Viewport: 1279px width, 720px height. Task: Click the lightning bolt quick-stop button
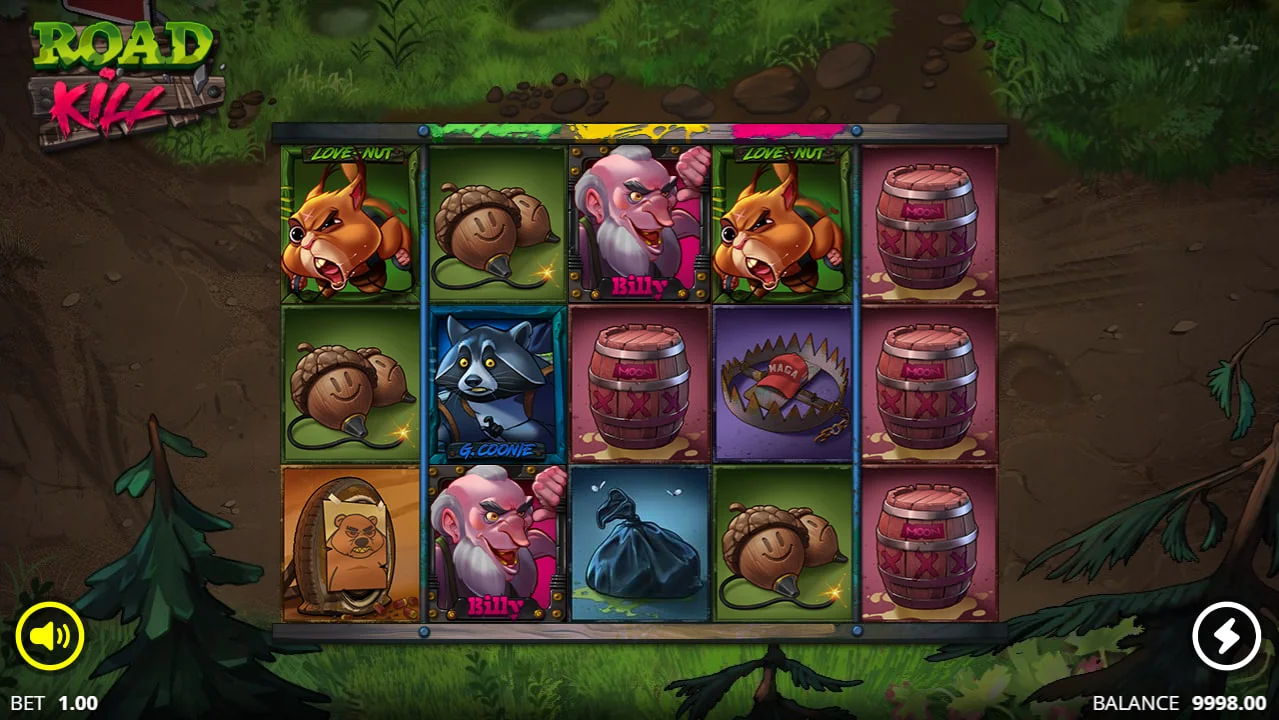pos(1226,636)
